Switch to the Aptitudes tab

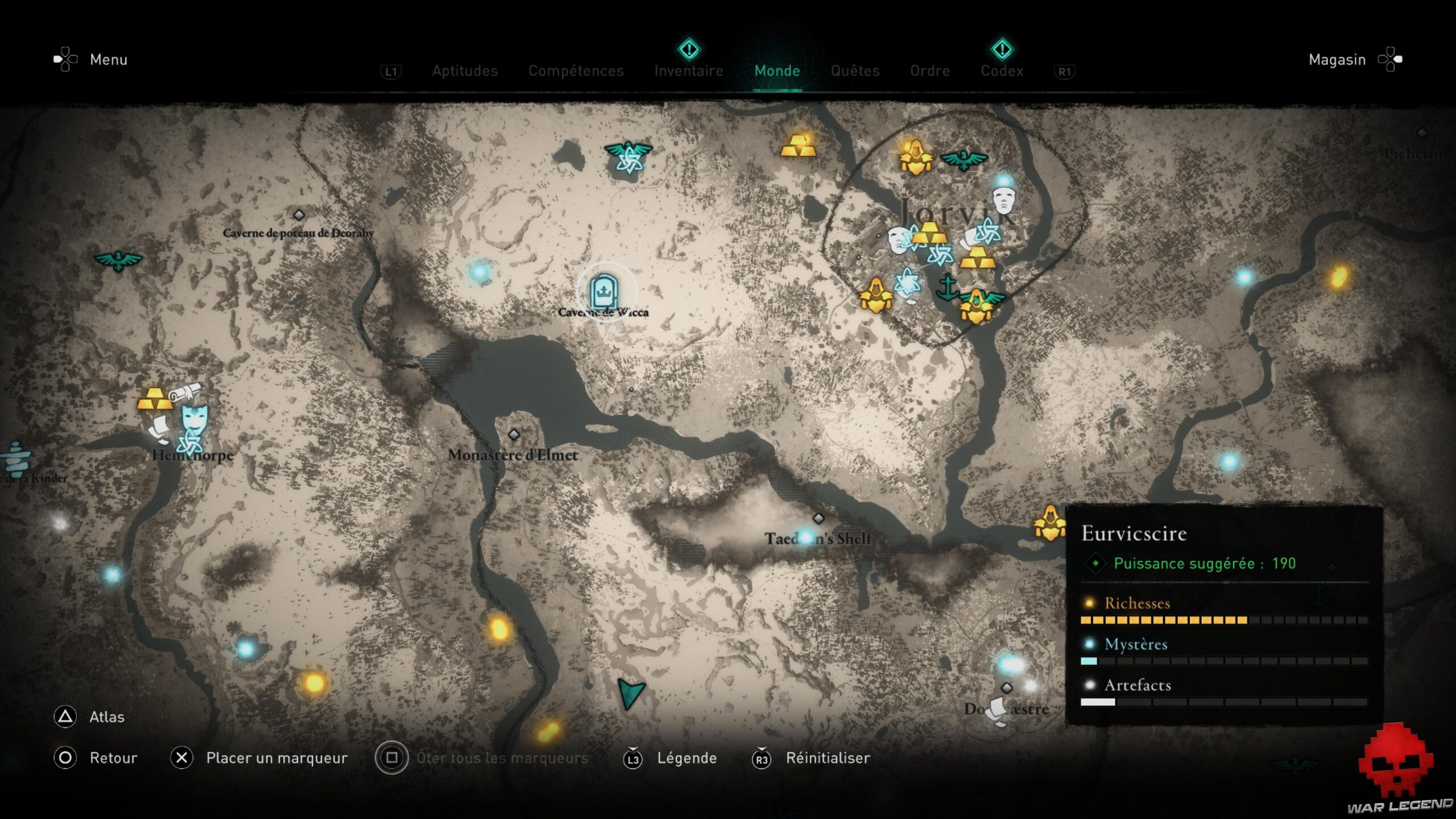pyautogui.click(x=465, y=71)
